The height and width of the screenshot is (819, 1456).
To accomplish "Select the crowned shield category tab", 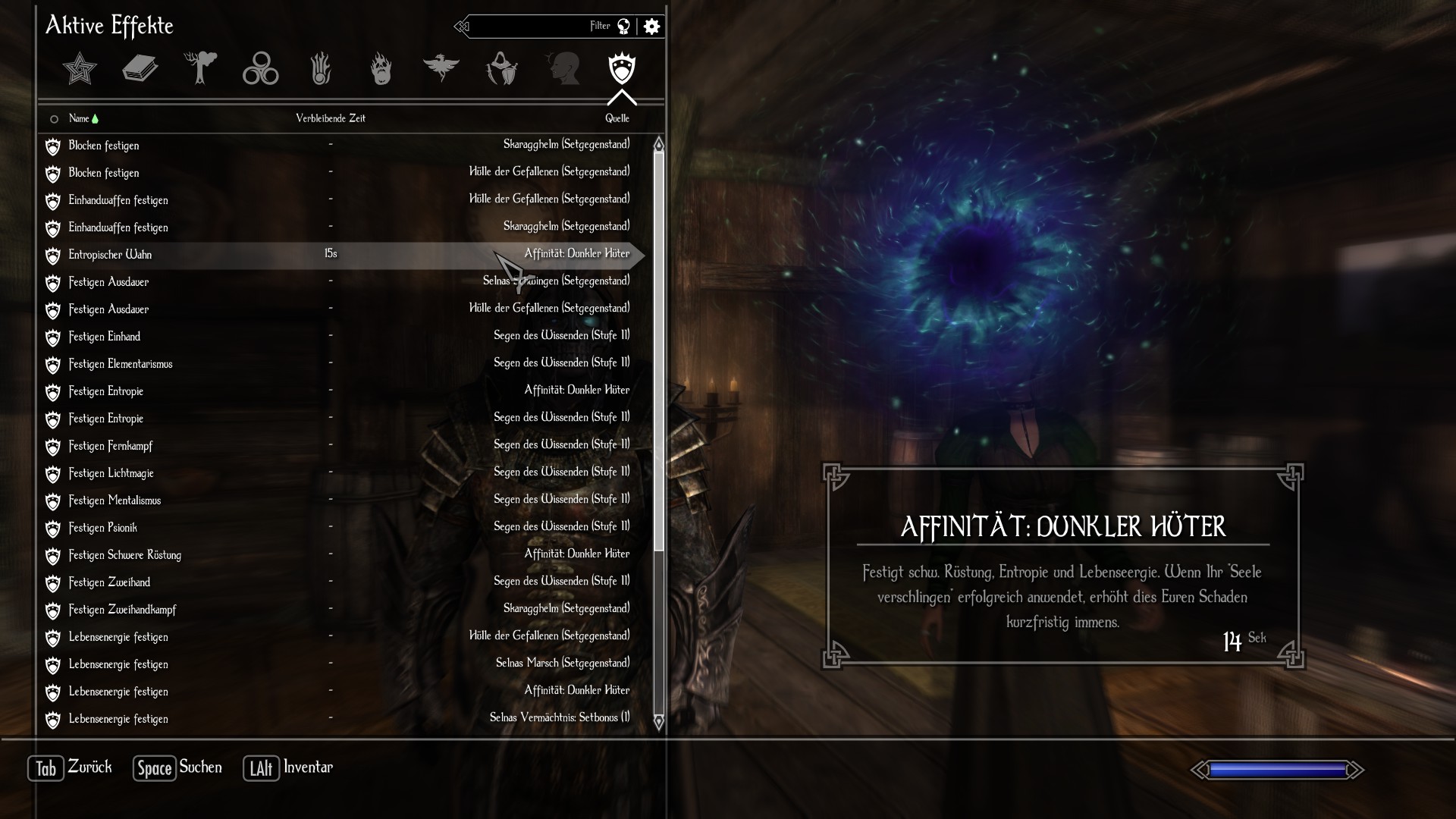I will pos(622,69).
